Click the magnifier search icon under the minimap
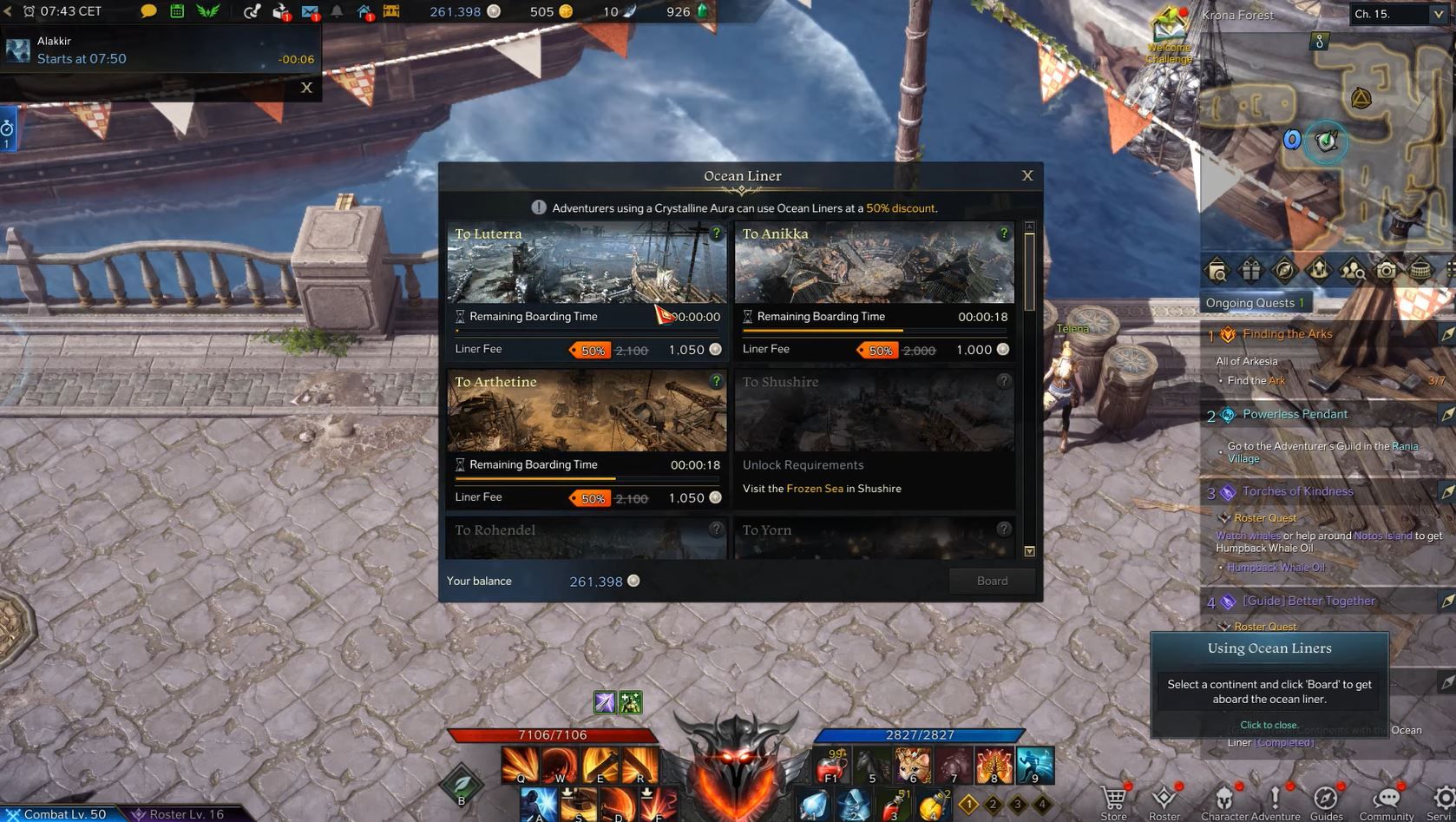This screenshot has height=822, width=1456. click(x=1217, y=270)
